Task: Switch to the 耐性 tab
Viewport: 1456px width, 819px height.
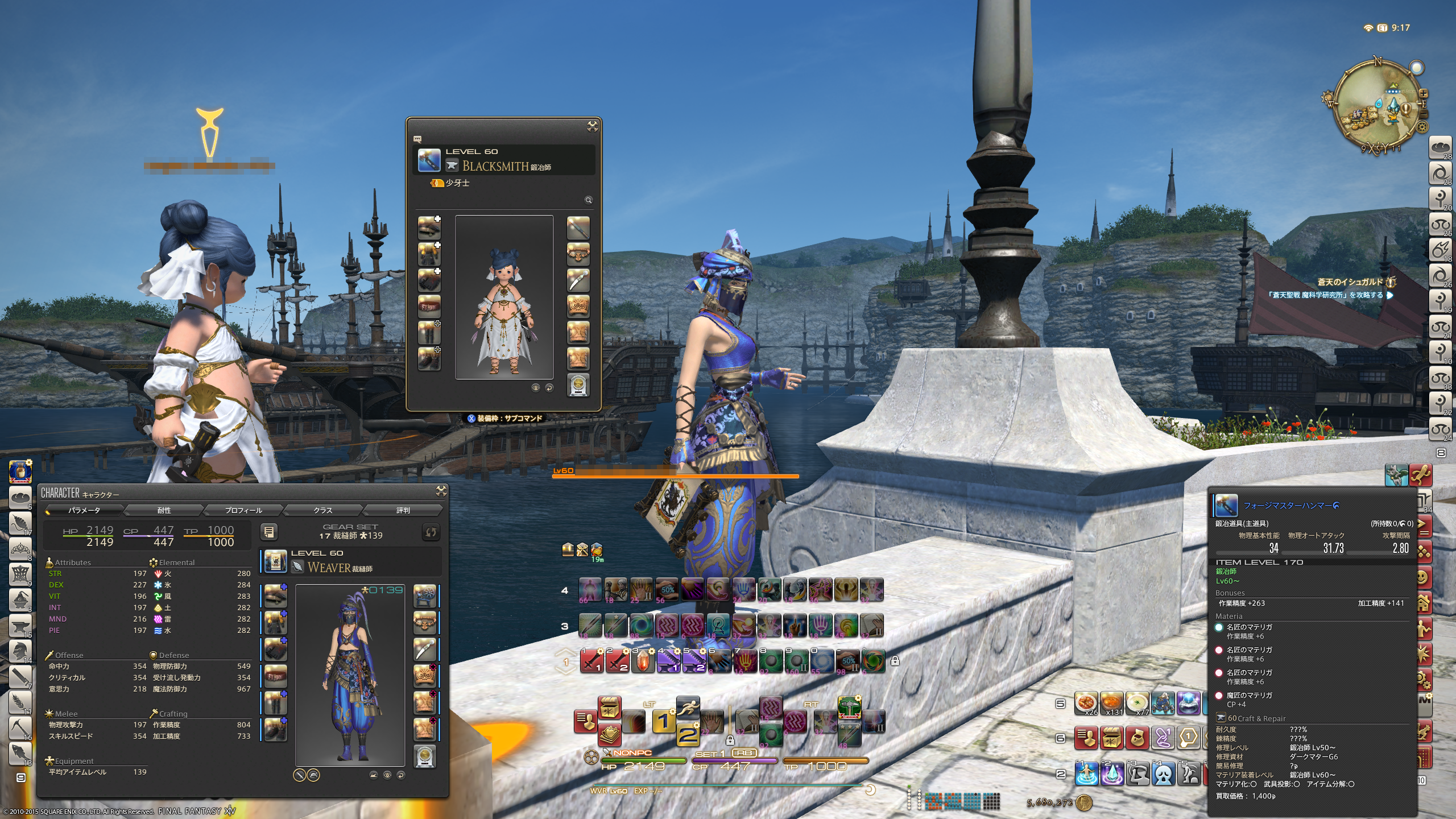Action: (164, 510)
